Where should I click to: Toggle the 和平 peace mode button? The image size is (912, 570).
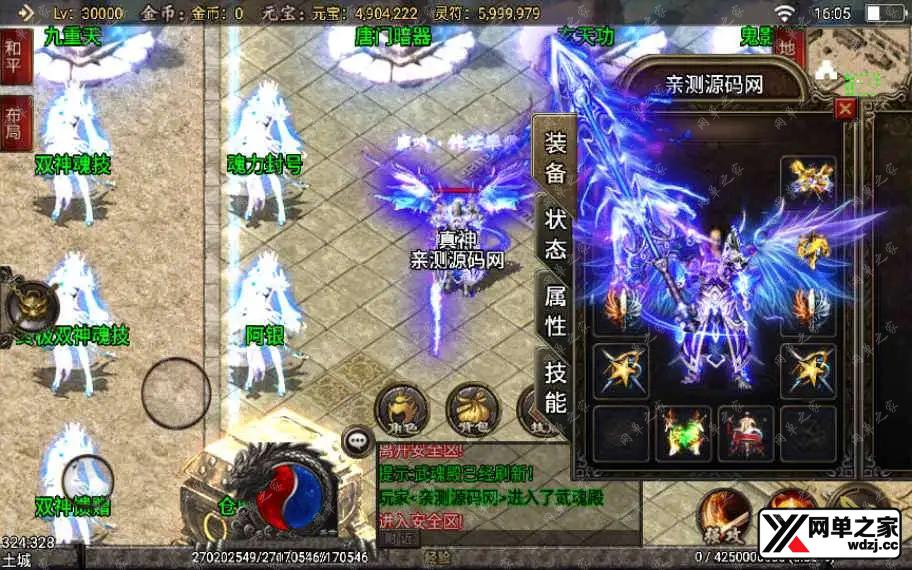click(x=15, y=58)
